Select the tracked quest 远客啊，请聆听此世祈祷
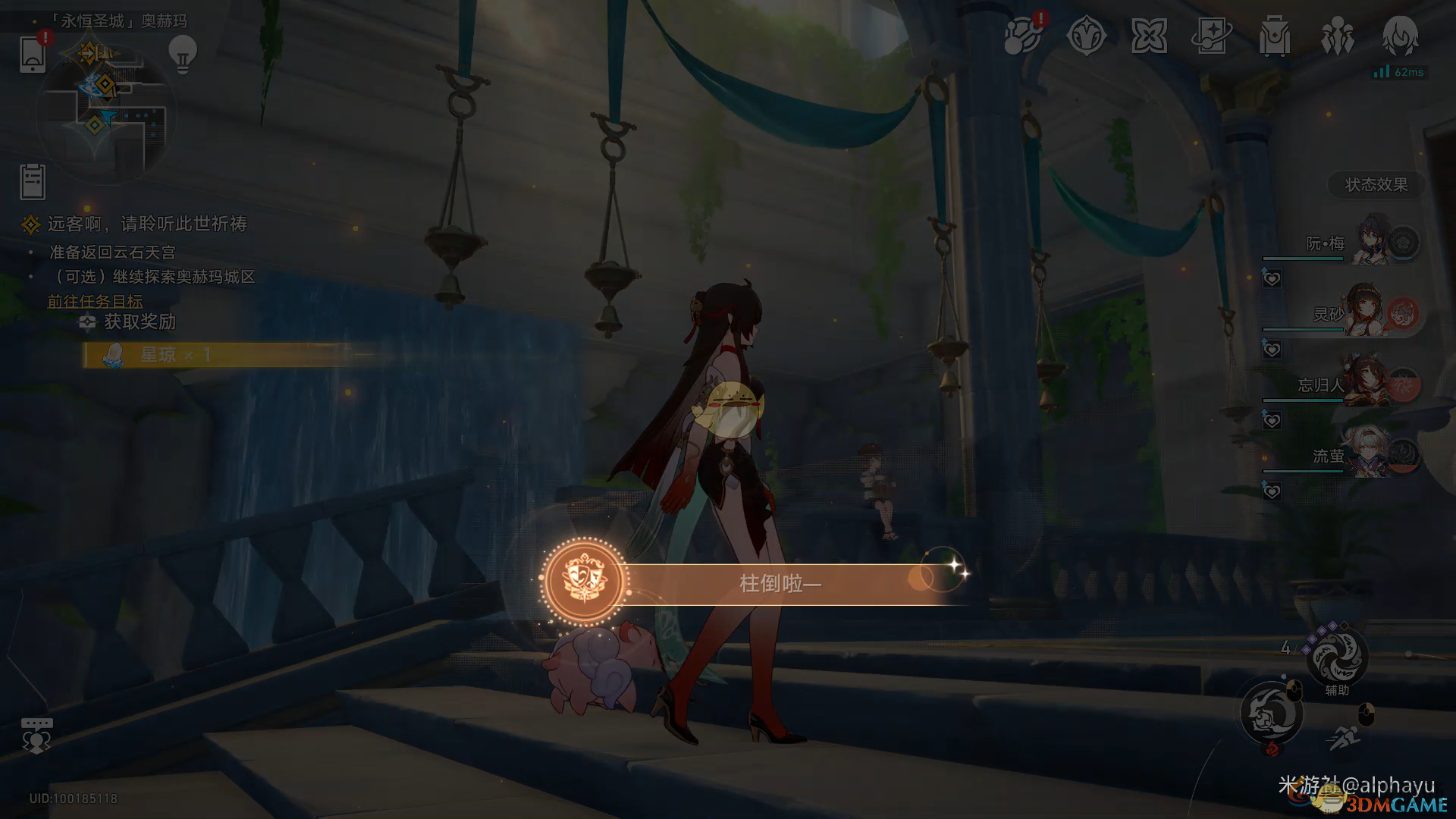Viewport: 1456px width, 819px height. click(146, 224)
